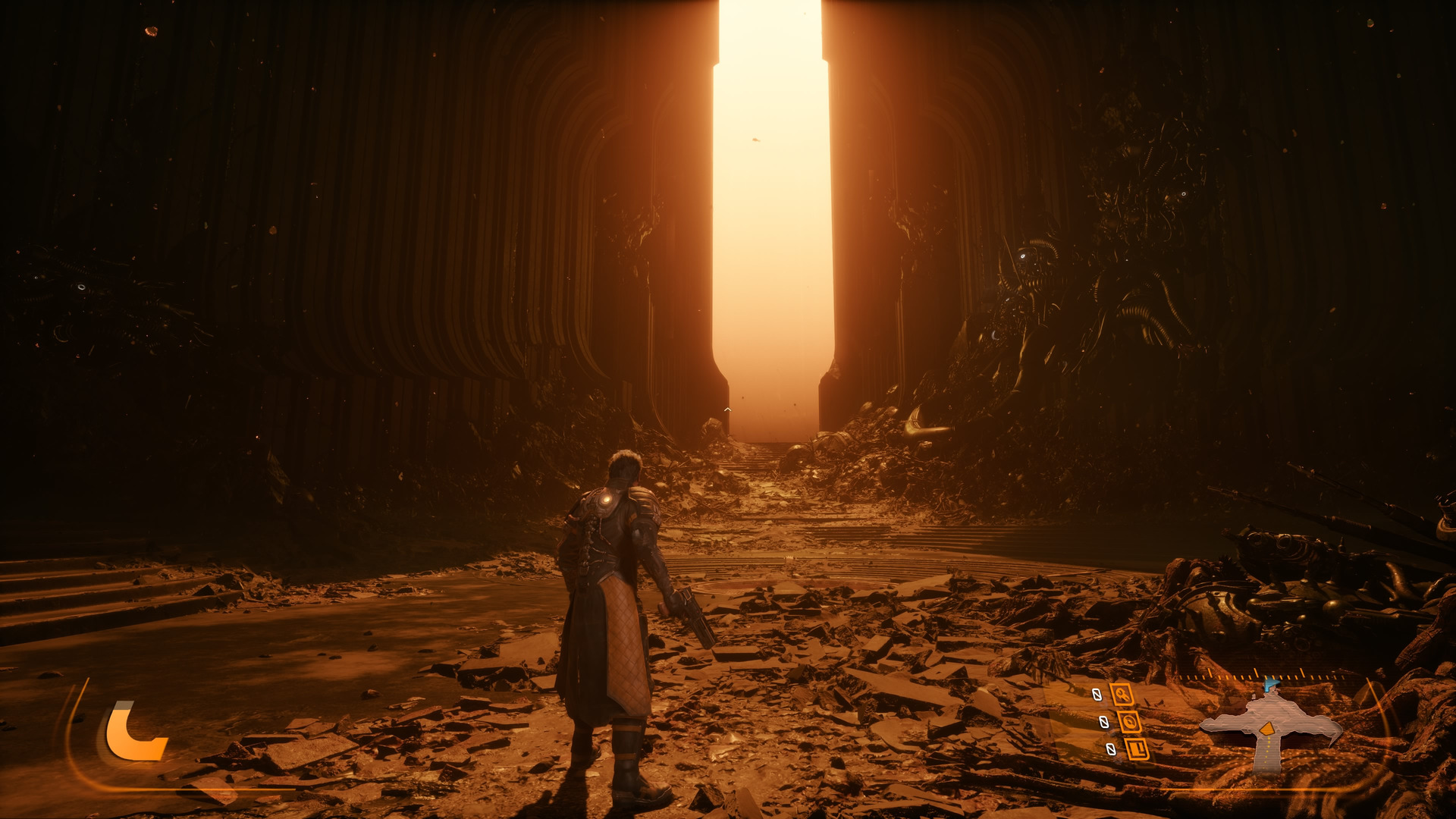Select the L-shaped block item icon
Screen dimensions: 1456x819
(x=1137, y=749)
